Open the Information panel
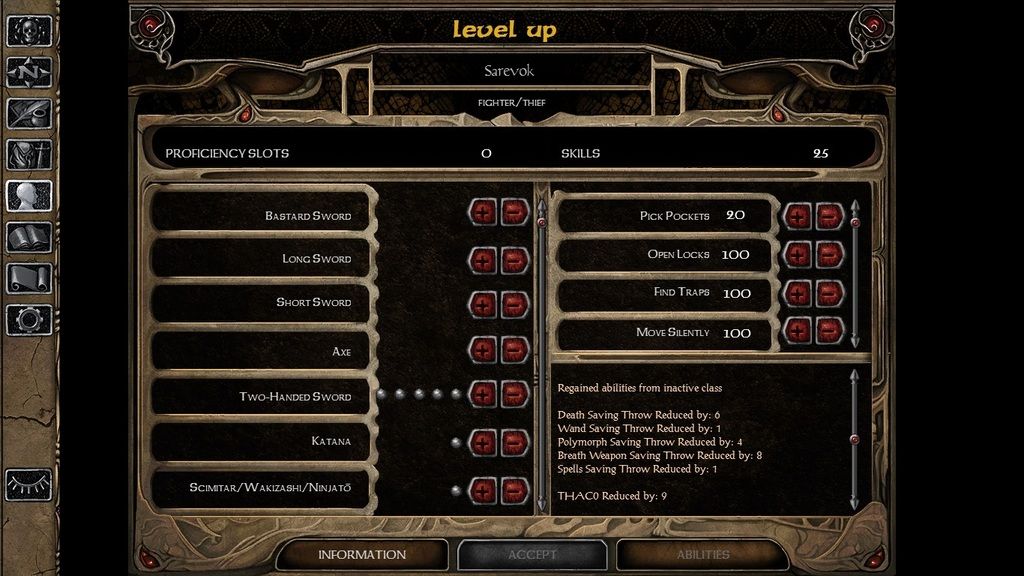 click(x=361, y=555)
